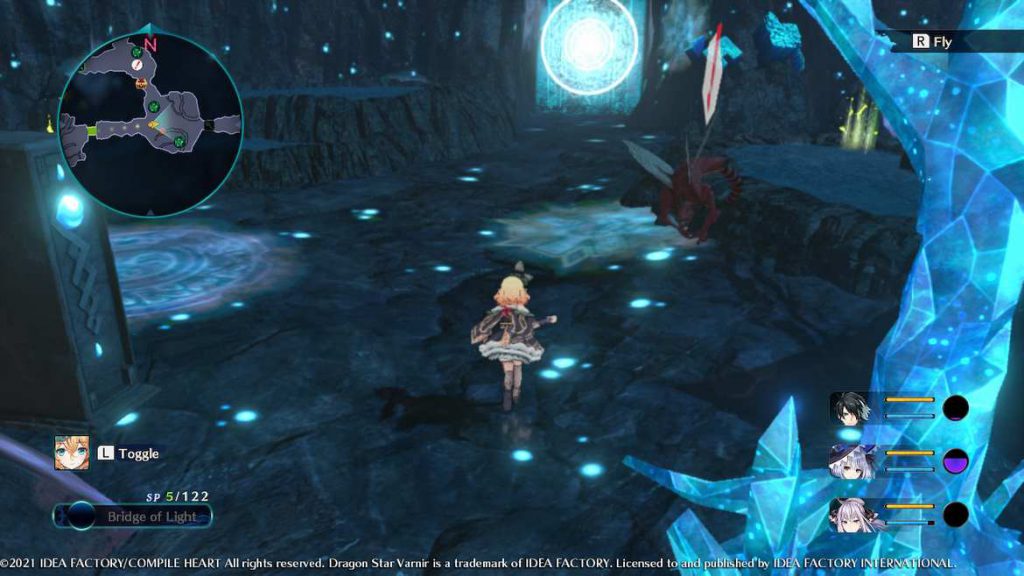This screenshot has height=576, width=1024.
Task: Open the circular minimap
Action: tap(150, 125)
